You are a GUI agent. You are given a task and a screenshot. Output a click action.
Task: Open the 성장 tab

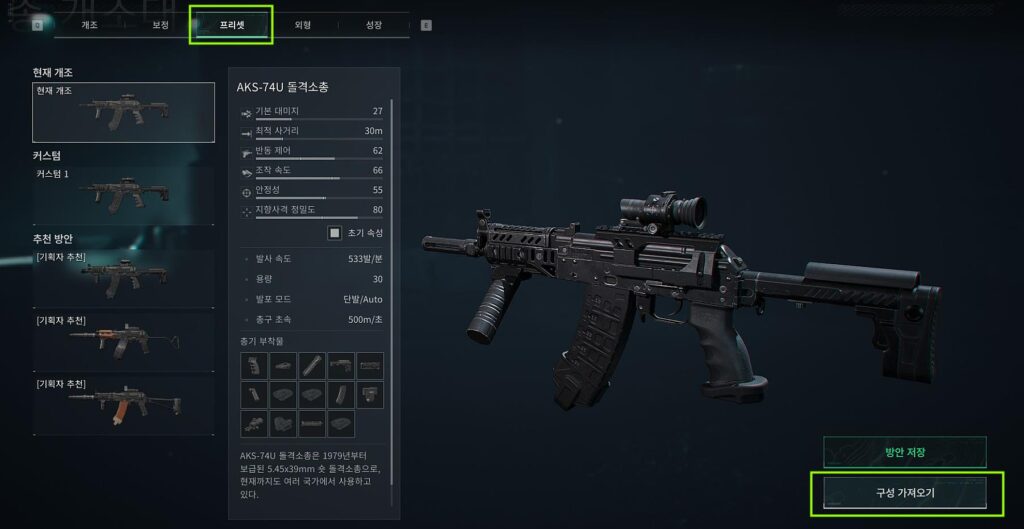[x=374, y=25]
